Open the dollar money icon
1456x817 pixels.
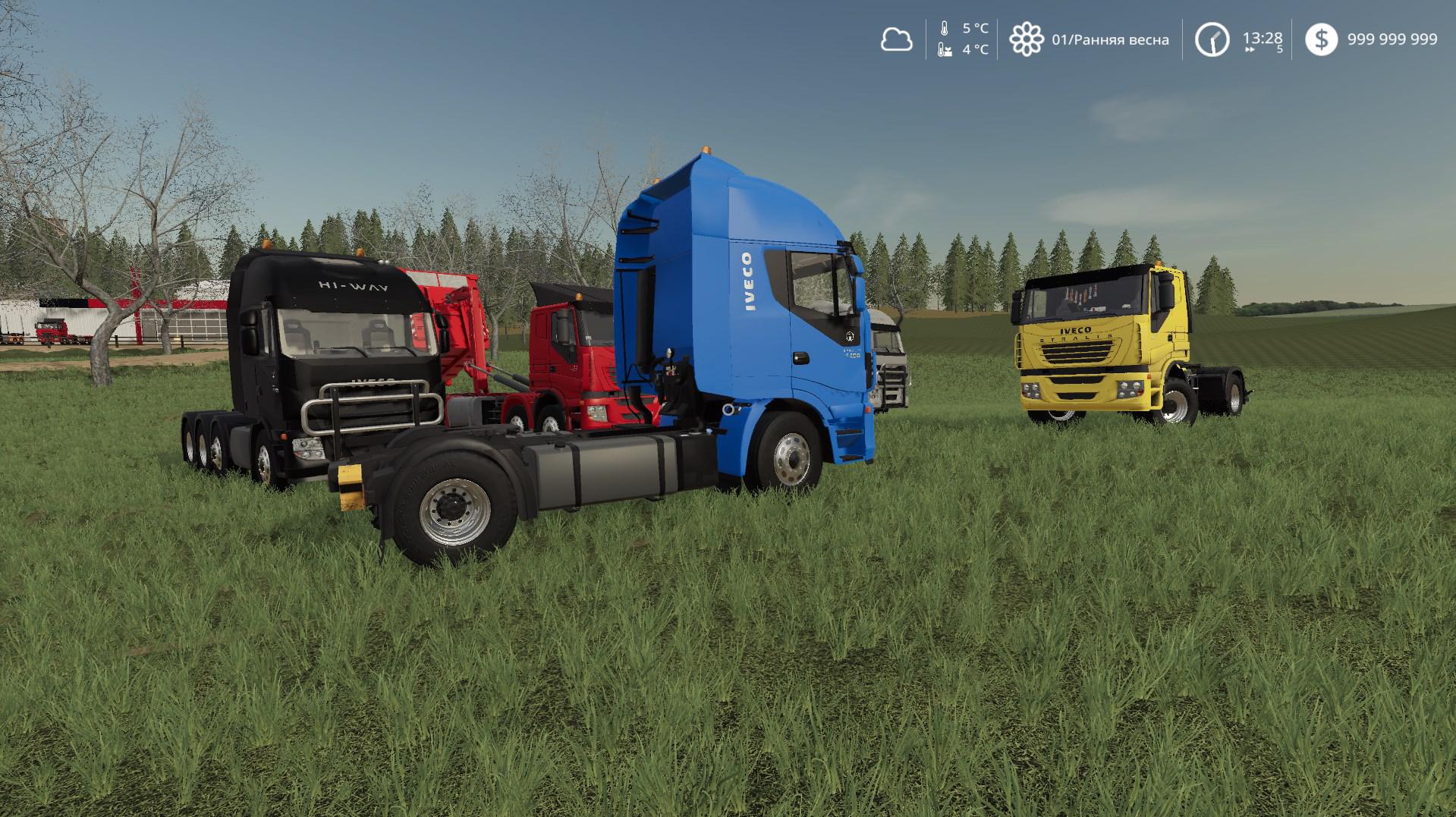pyautogui.click(x=1321, y=39)
